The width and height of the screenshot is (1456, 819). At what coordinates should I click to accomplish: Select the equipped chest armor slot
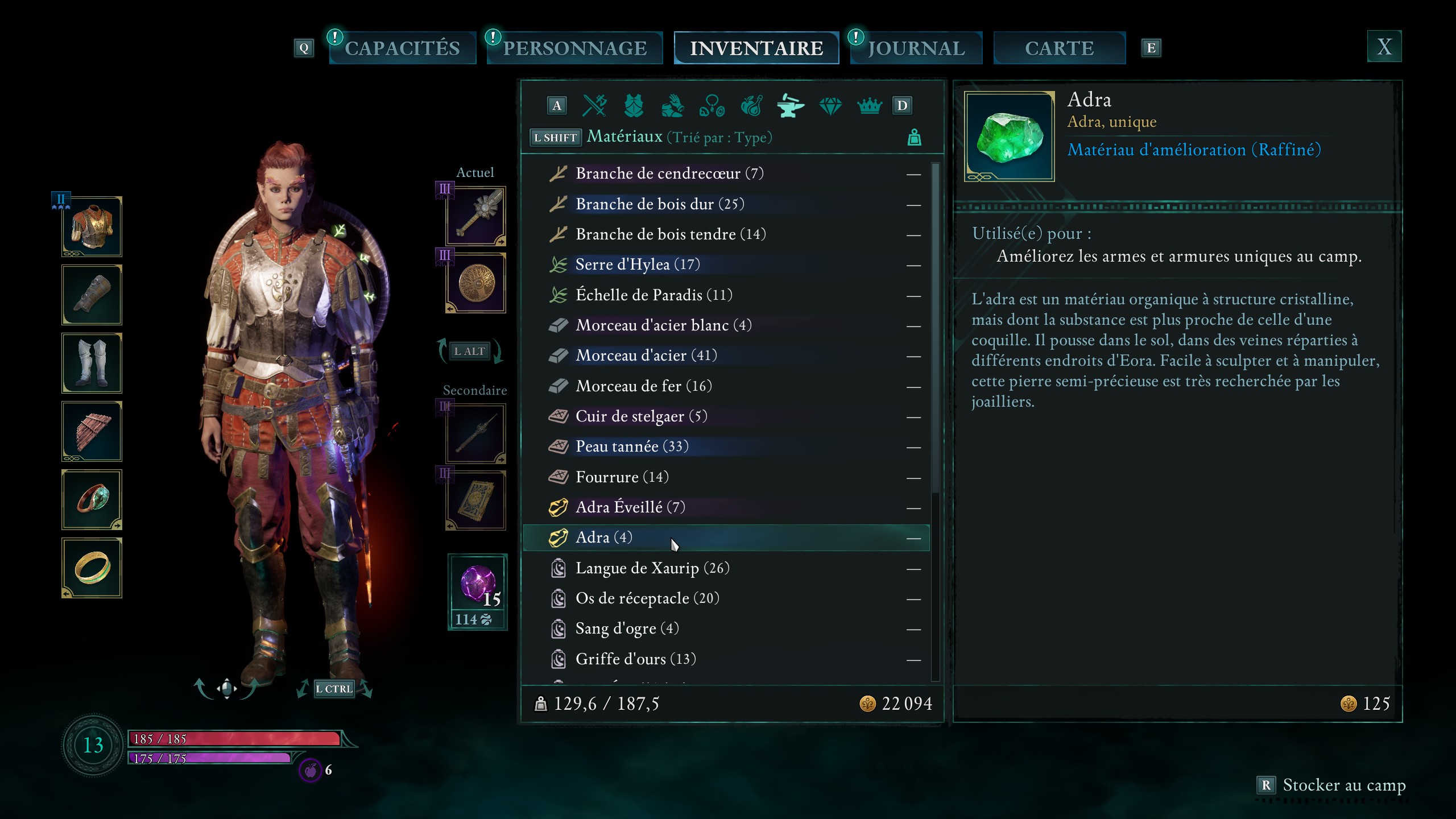tap(92, 227)
